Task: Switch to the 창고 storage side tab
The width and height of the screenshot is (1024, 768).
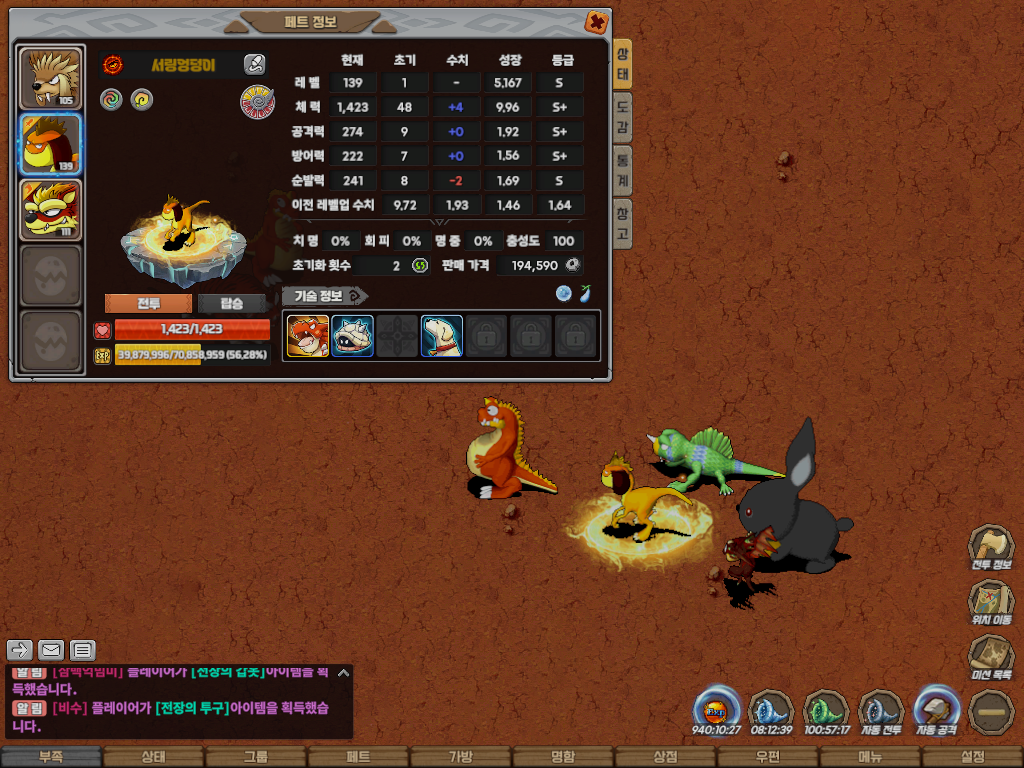Action: 622,222
